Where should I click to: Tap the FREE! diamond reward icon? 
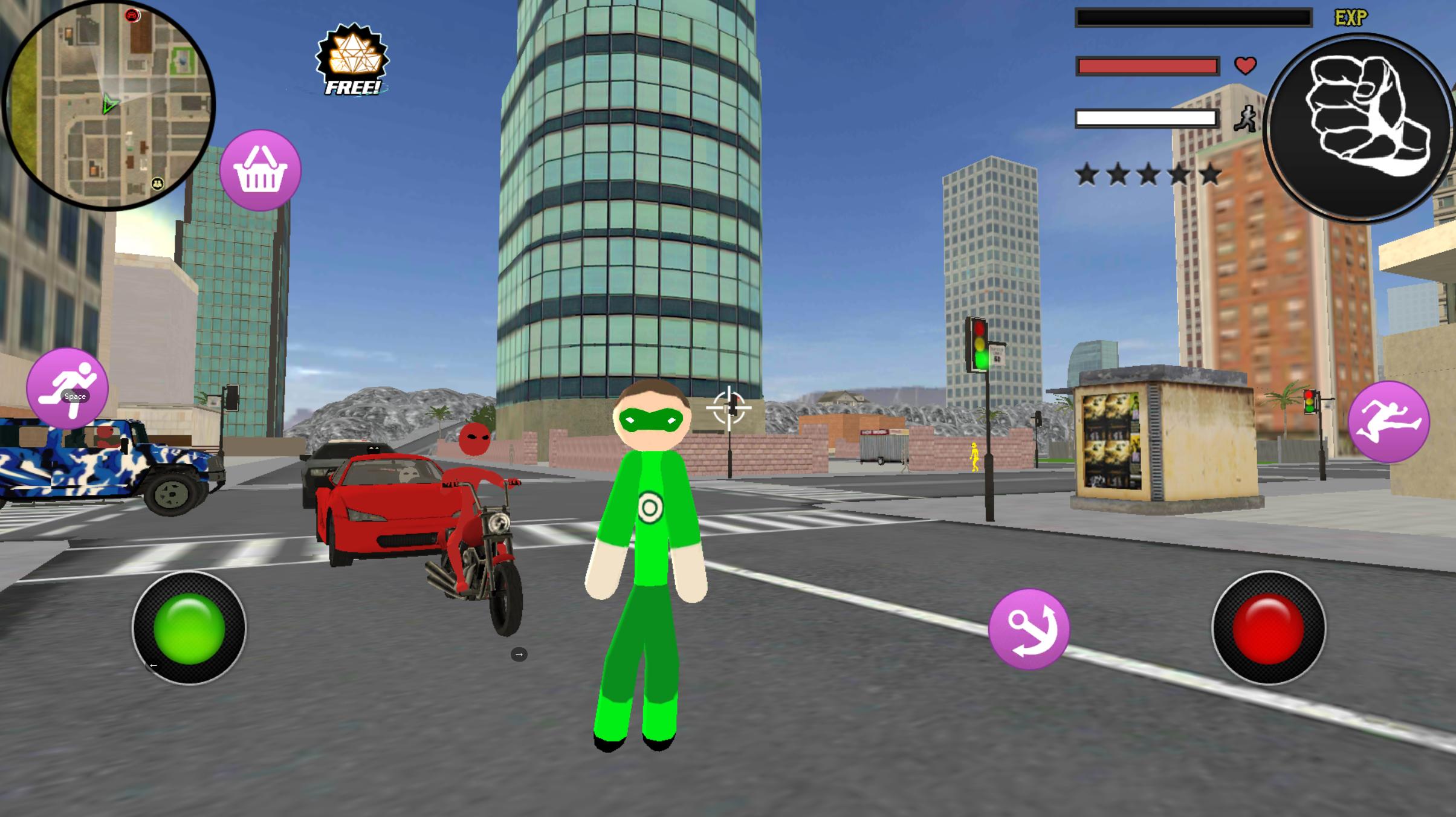pyautogui.click(x=354, y=60)
